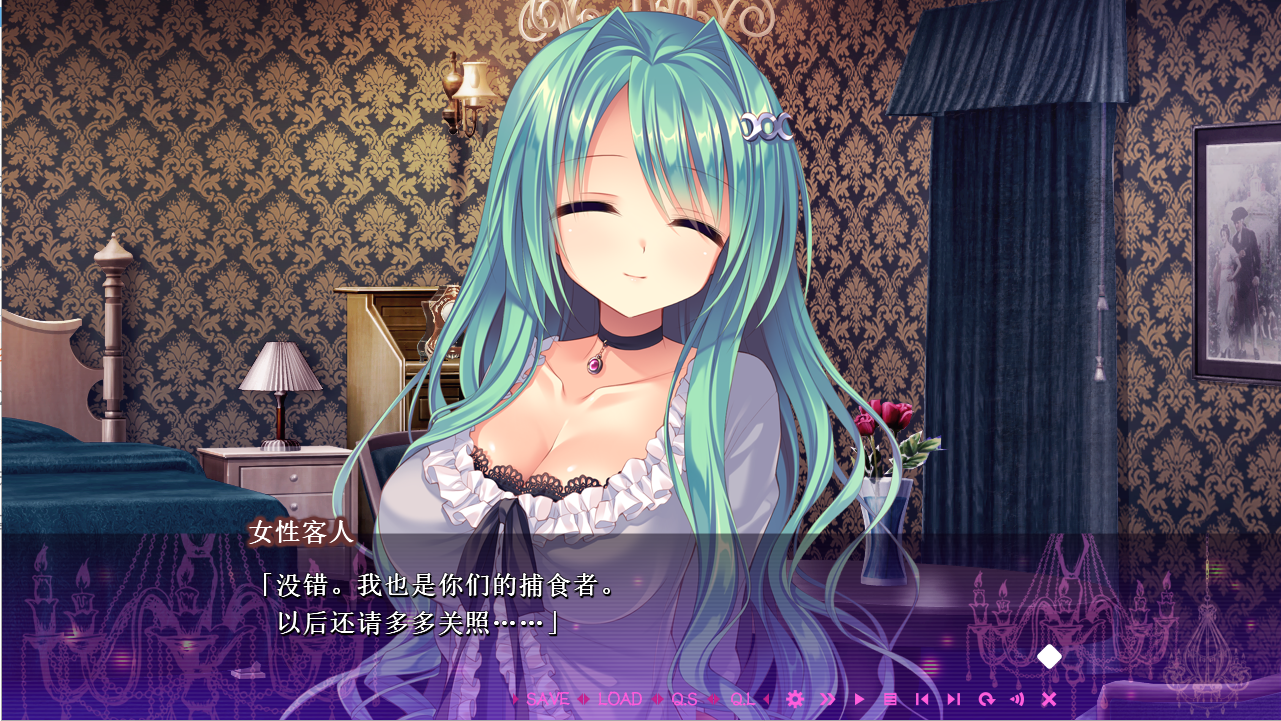The image size is (1281, 721).
Task: Click the arrow right of Q.L
Action: 767,699
